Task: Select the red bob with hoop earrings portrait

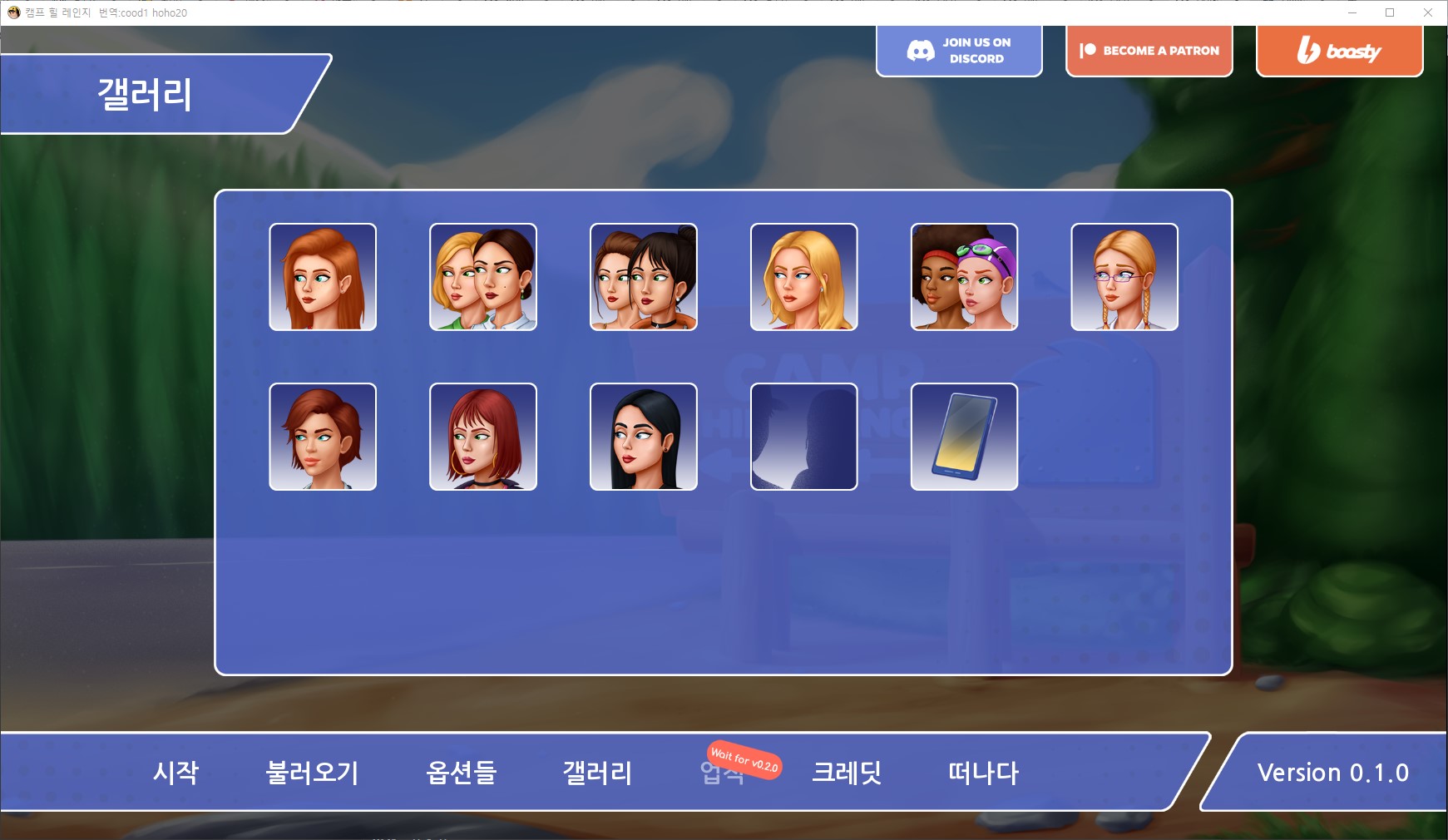Action: tap(483, 437)
